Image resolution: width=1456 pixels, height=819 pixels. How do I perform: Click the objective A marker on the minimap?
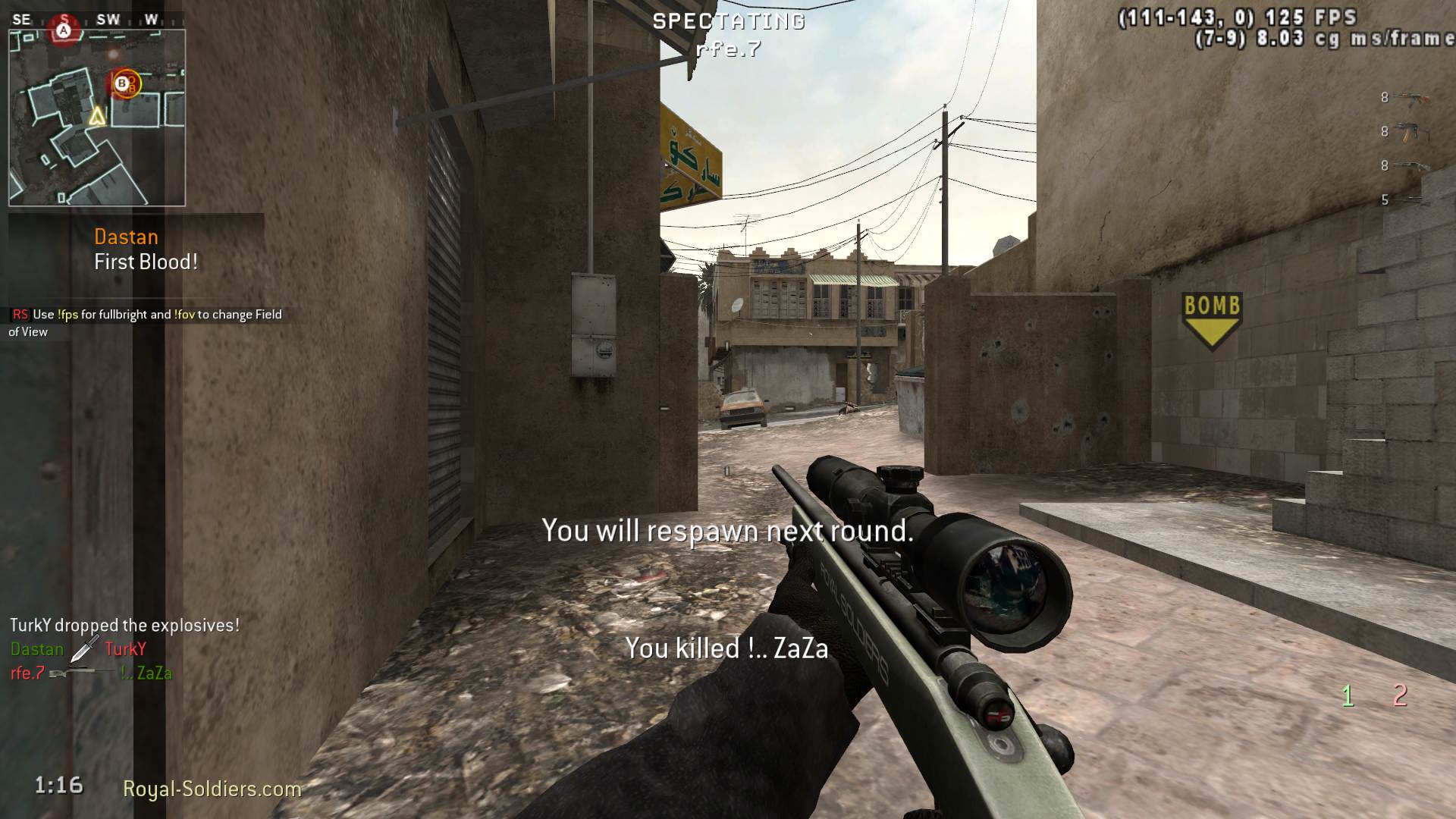pyautogui.click(x=64, y=30)
